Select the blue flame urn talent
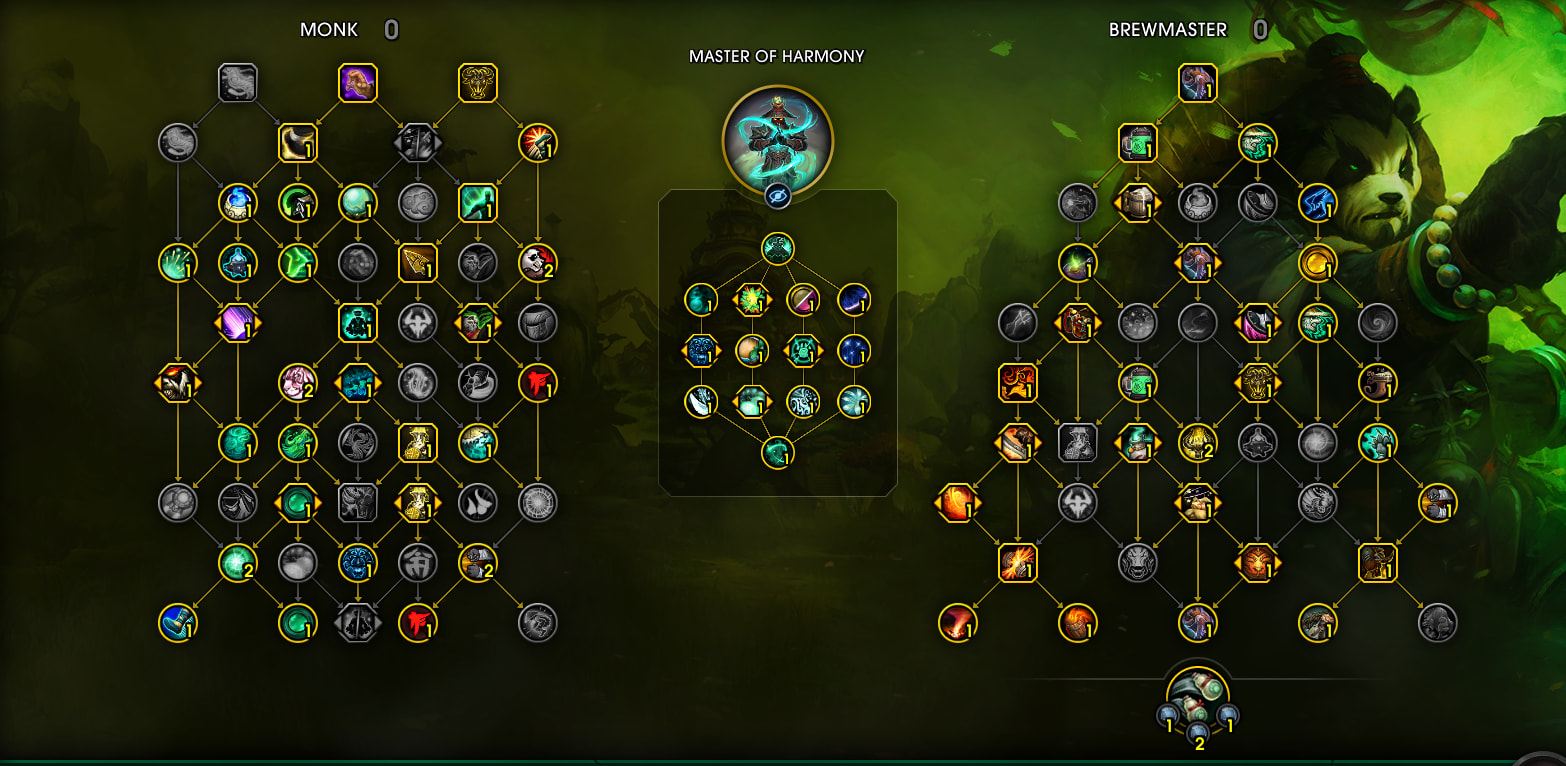The height and width of the screenshot is (766, 1566). pos(238,203)
